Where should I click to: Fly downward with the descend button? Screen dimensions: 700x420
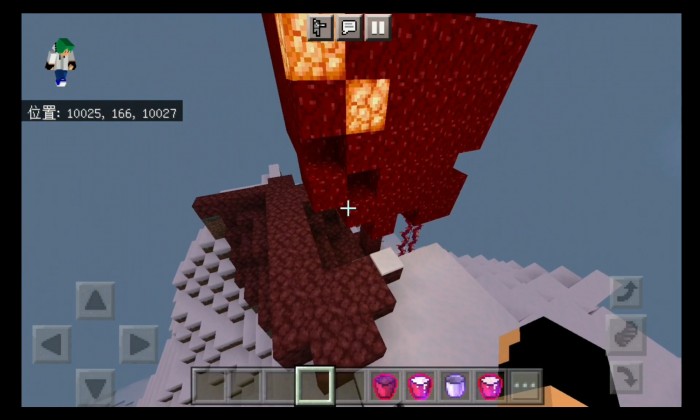click(626, 378)
